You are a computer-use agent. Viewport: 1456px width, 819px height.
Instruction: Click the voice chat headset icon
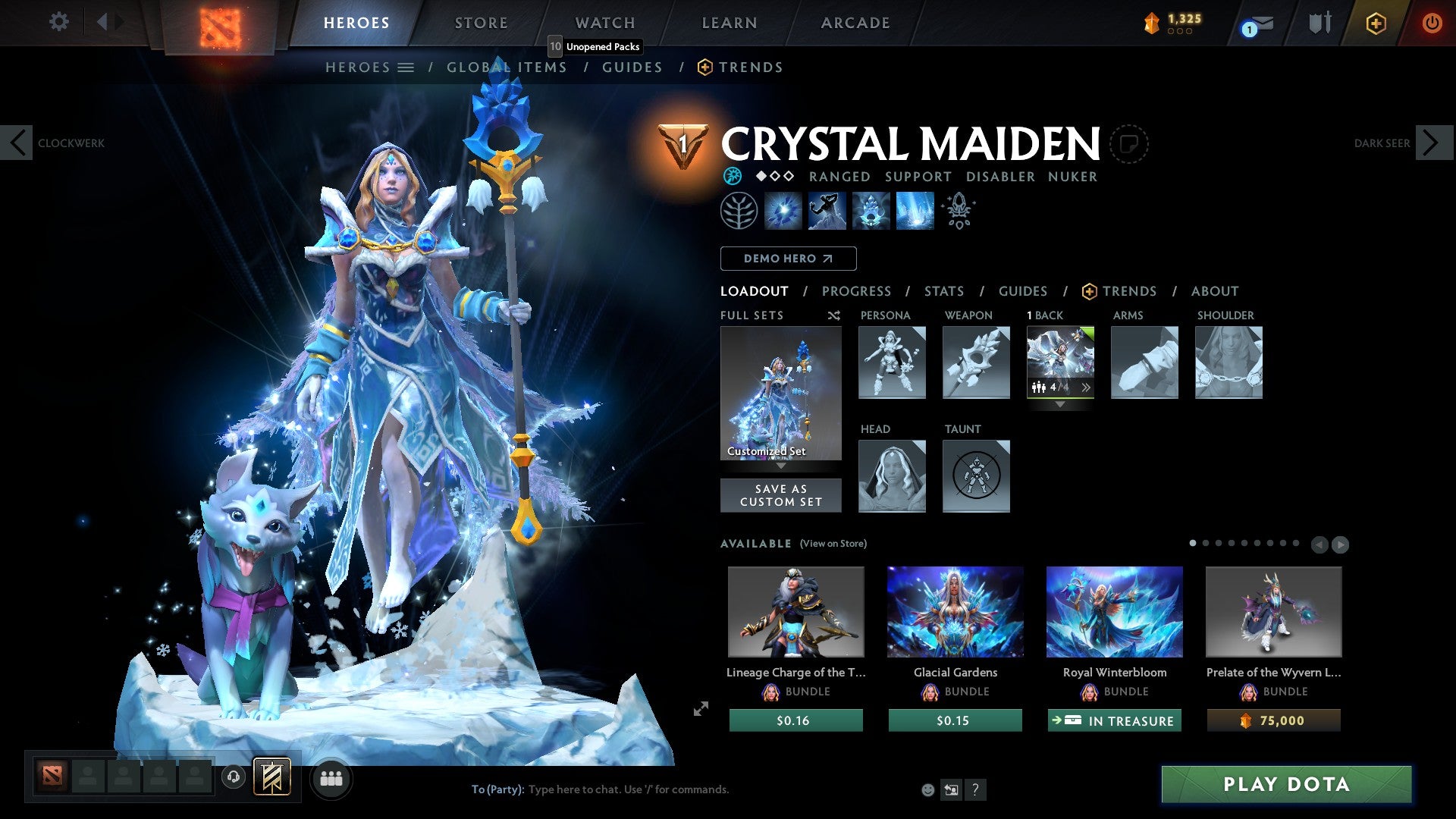coord(233,778)
